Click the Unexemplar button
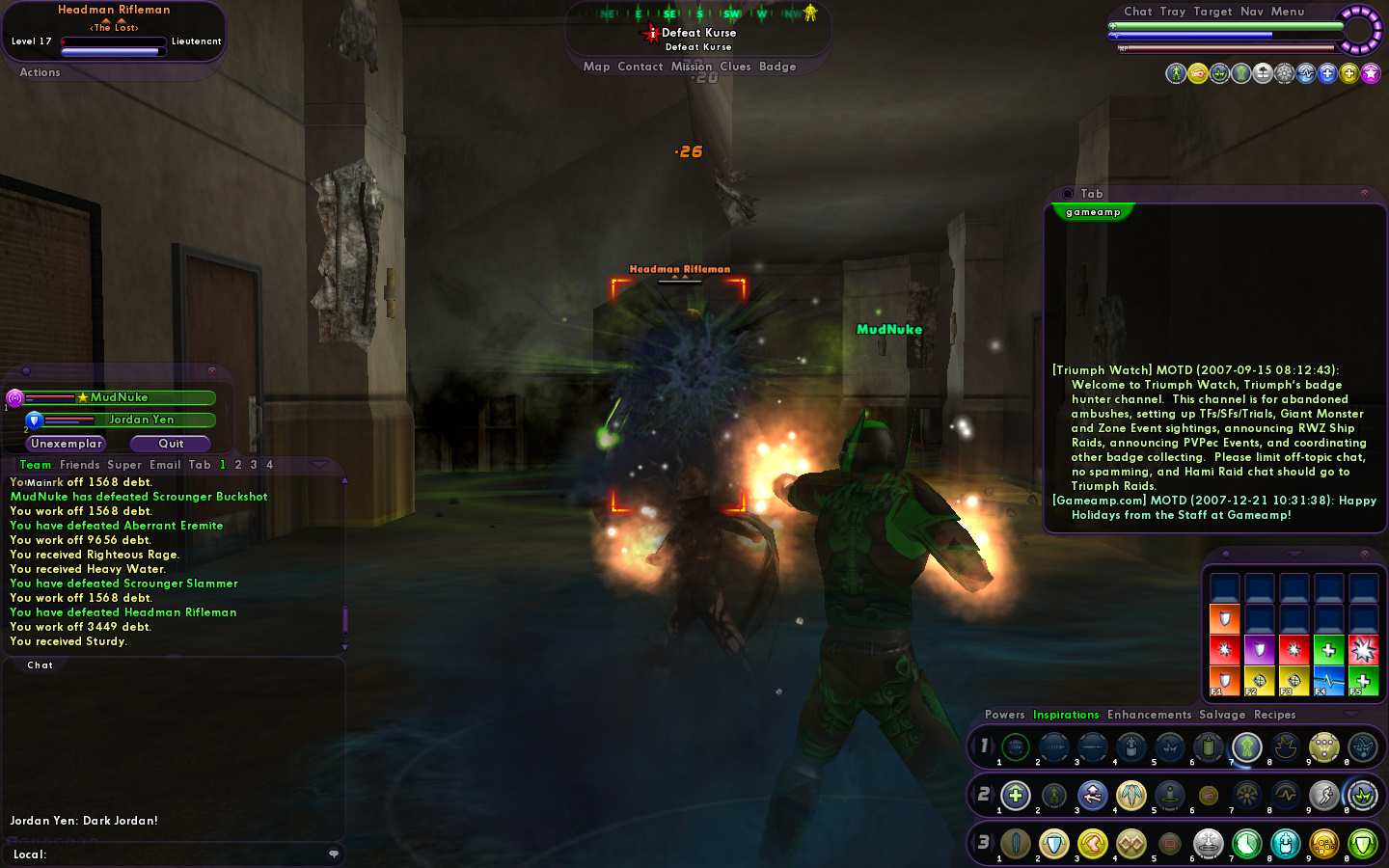Image resolution: width=1389 pixels, height=868 pixels. tap(66, 444)
